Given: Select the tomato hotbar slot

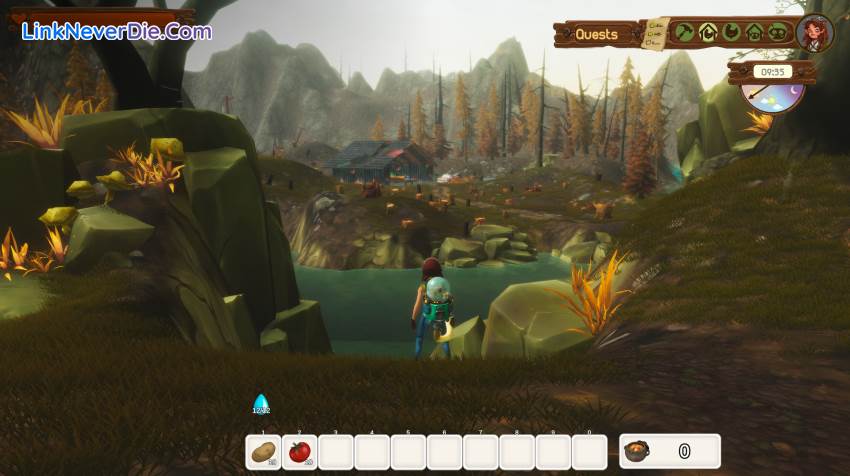Looking at the screenshot, I should [x=300, y=452].
